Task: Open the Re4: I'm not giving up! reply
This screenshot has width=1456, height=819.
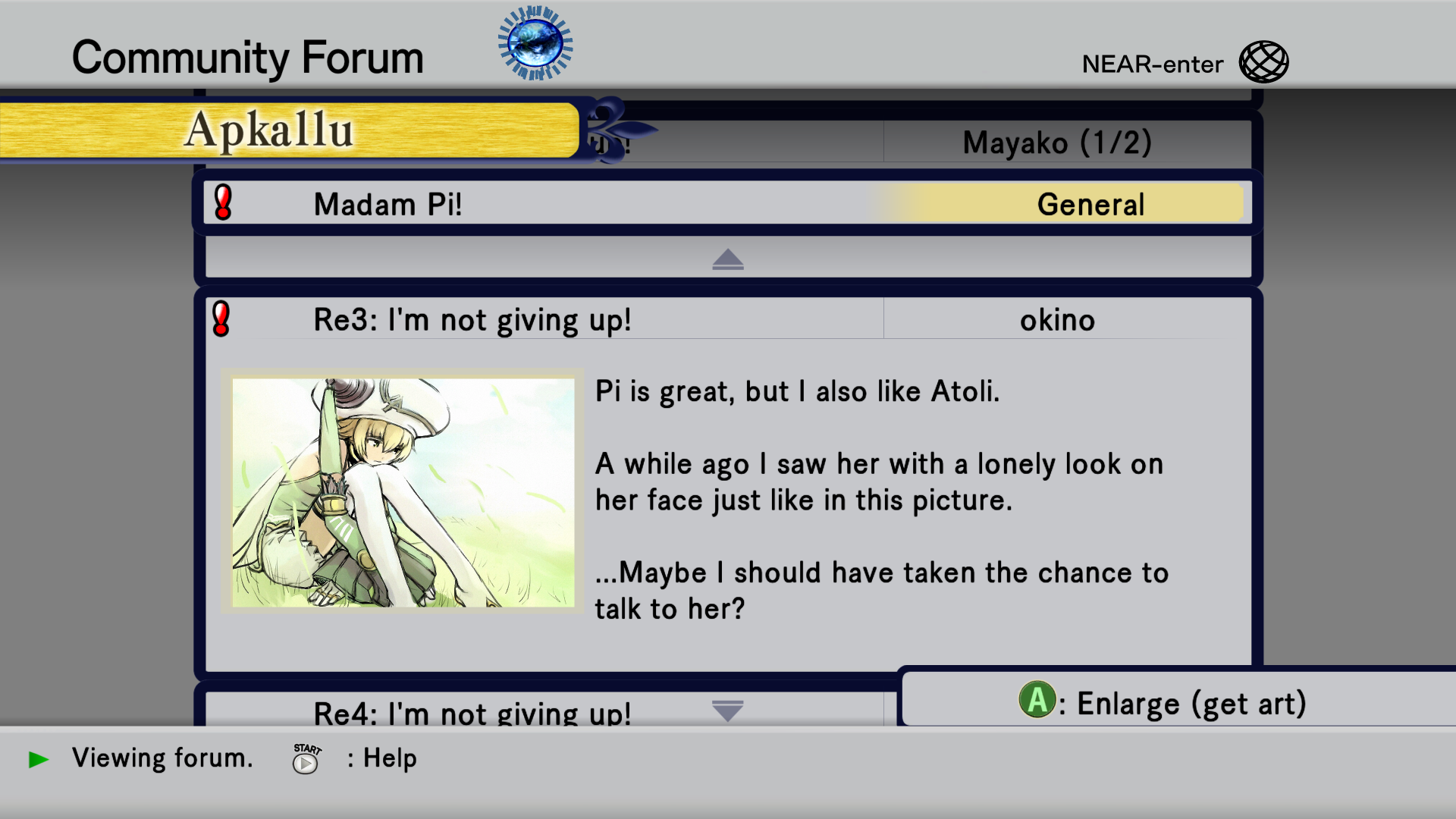Action: 472,713
